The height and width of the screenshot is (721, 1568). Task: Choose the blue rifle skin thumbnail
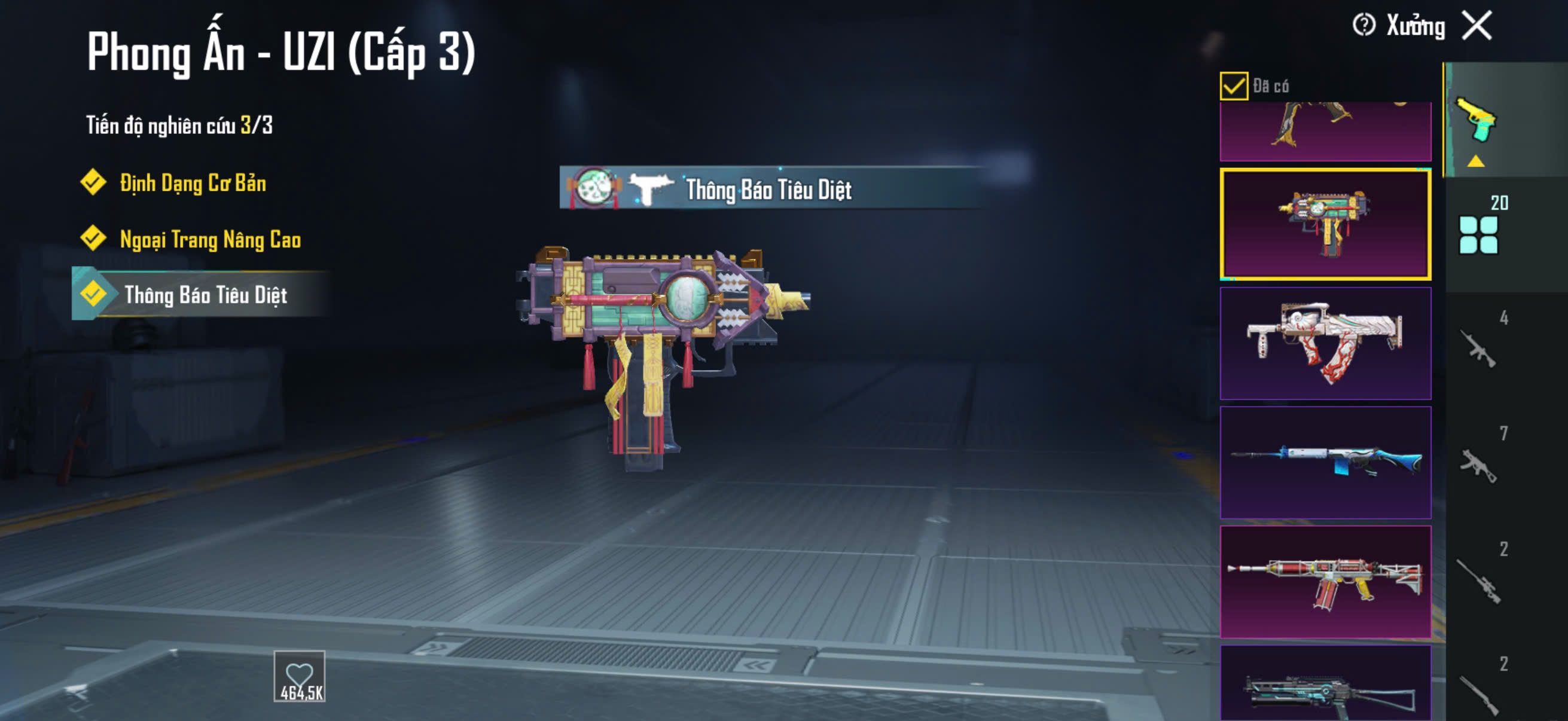point(1325,462)
